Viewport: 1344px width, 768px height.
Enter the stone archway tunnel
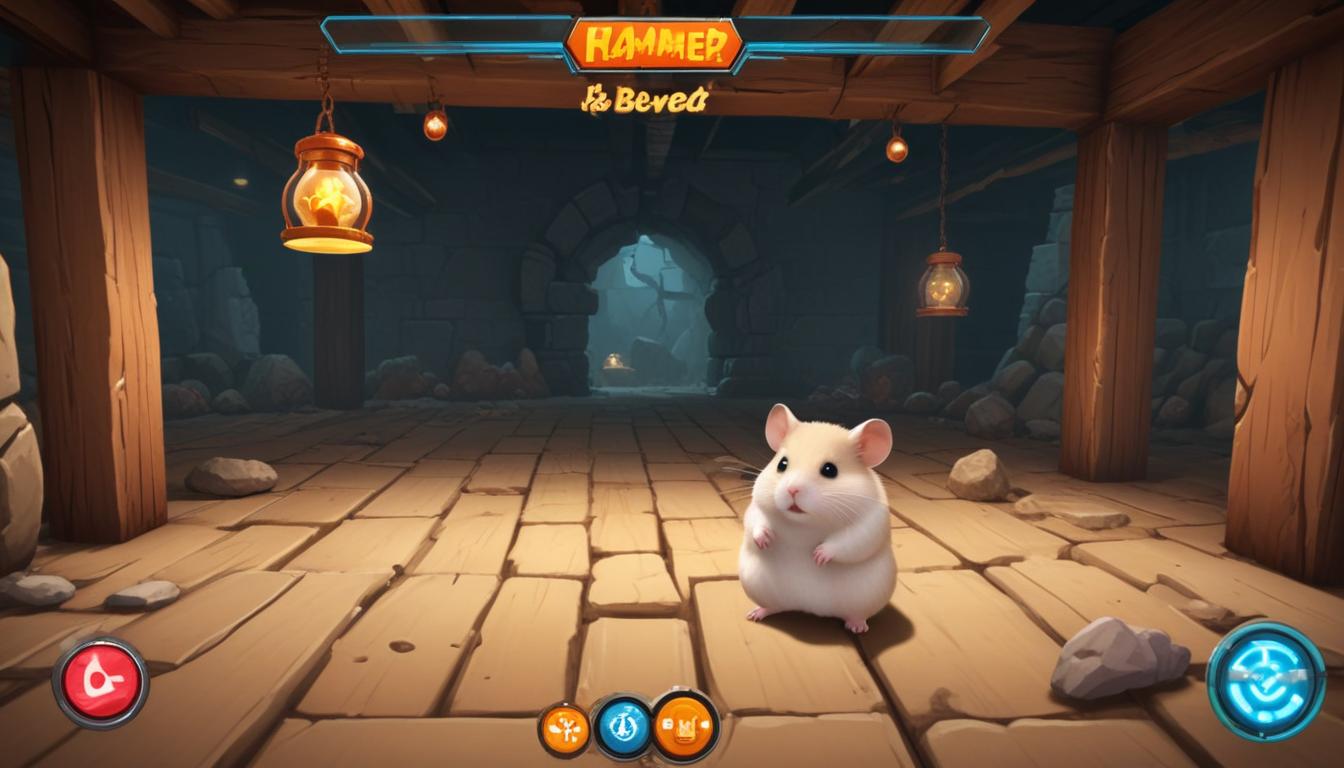646,300
